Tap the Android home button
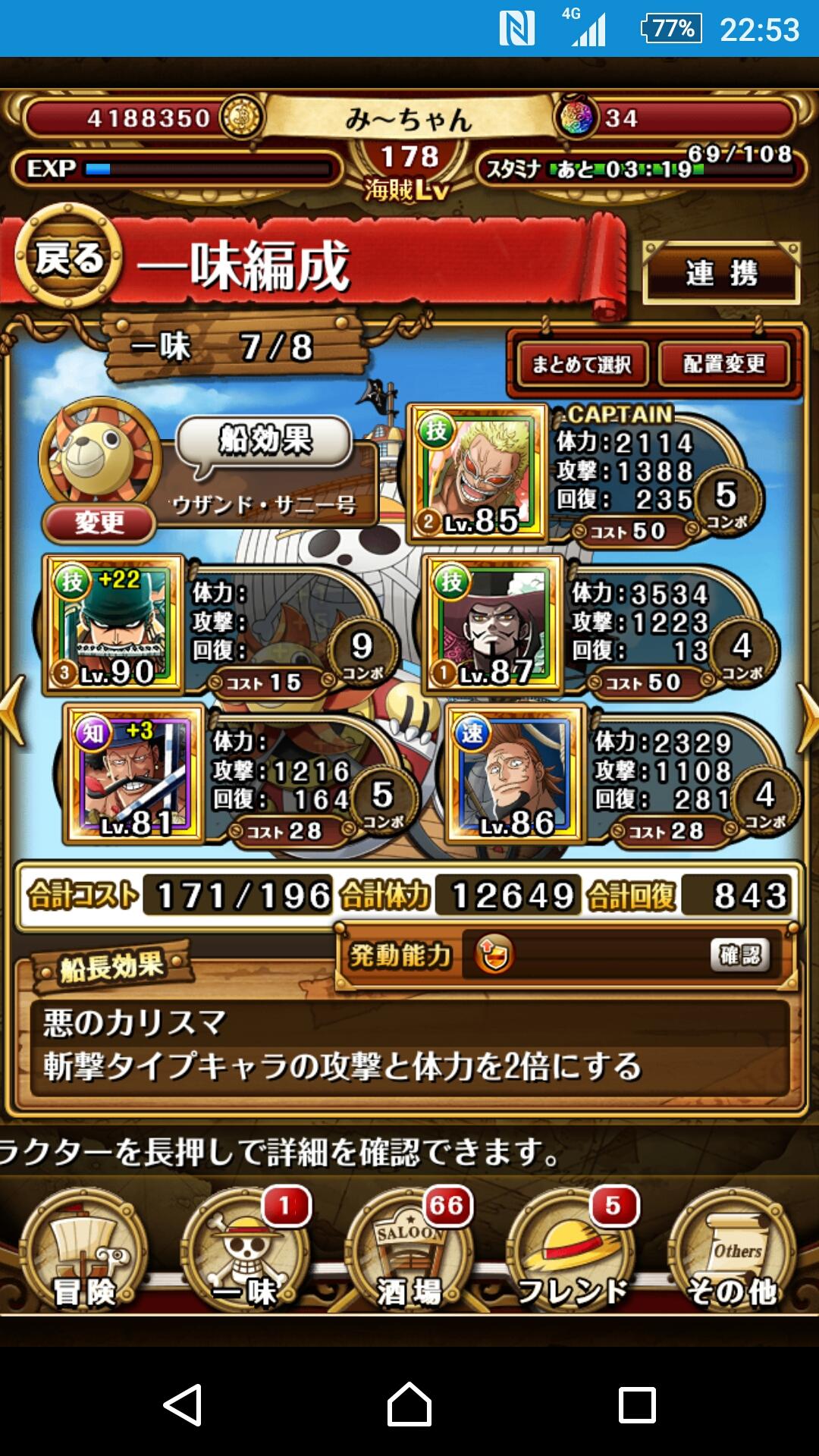The width and height of the screenshot is (819, 1456). pyautogui.click(x=409, y=1404)
